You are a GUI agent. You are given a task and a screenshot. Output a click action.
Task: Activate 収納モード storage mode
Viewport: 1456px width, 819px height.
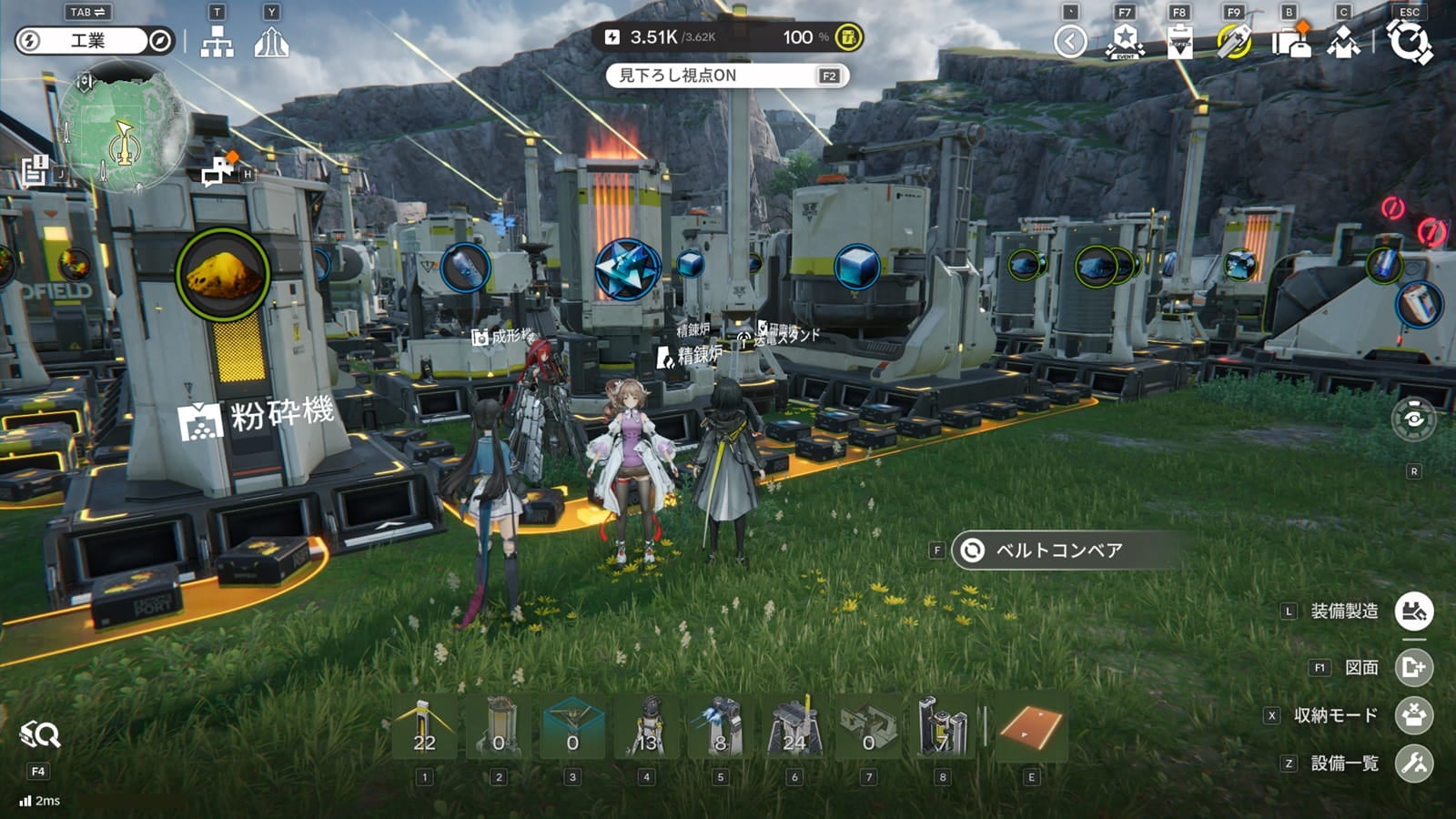[1414, 715]
